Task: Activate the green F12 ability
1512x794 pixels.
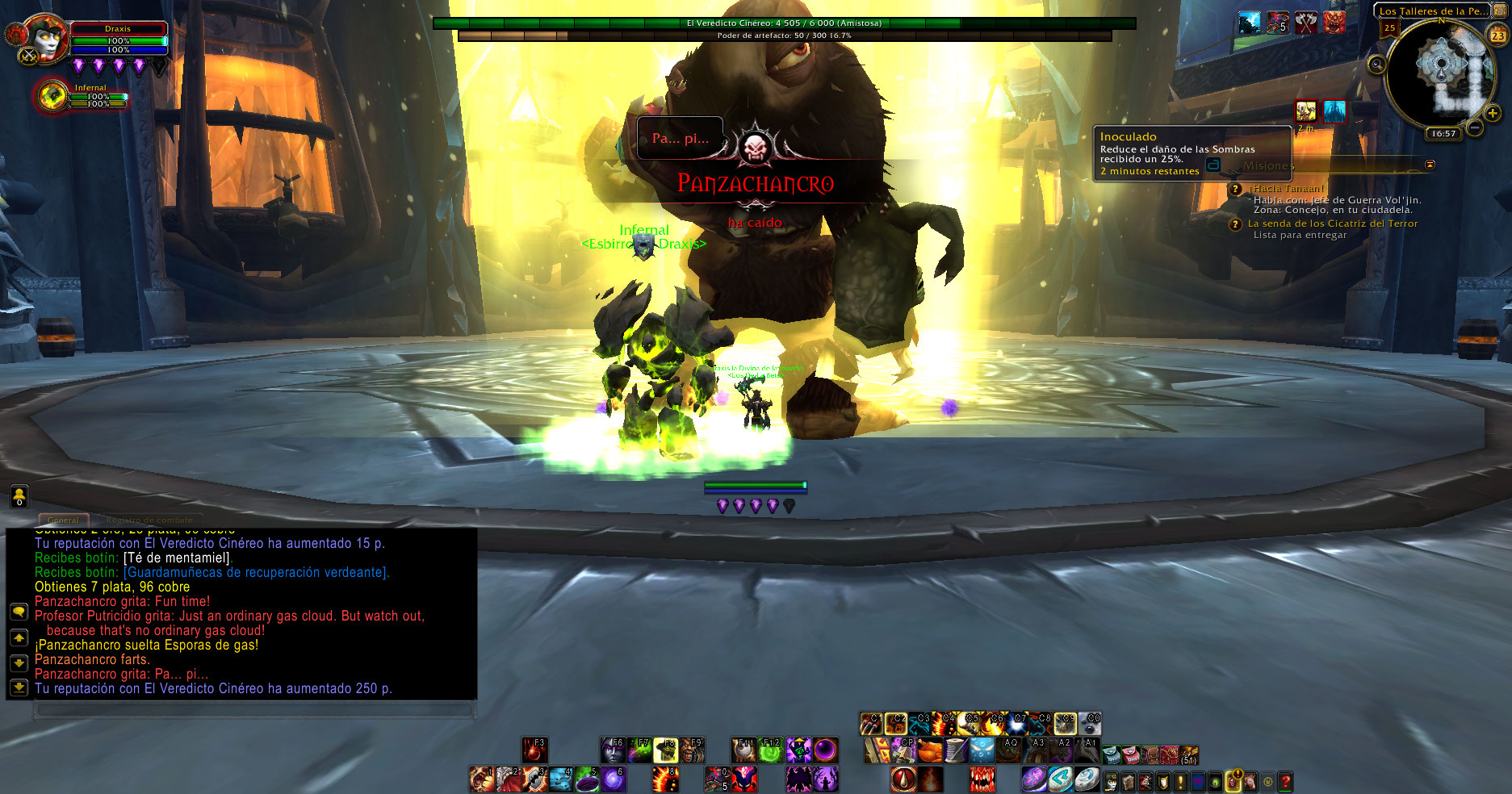Action: [x=771, y=750]
